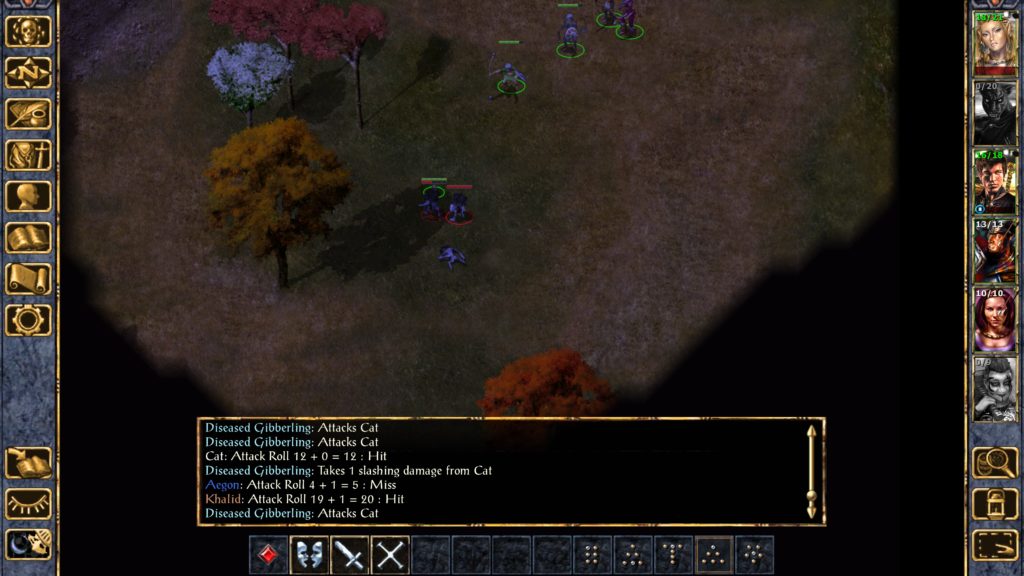Open the character record head icon

pos(28,196)
